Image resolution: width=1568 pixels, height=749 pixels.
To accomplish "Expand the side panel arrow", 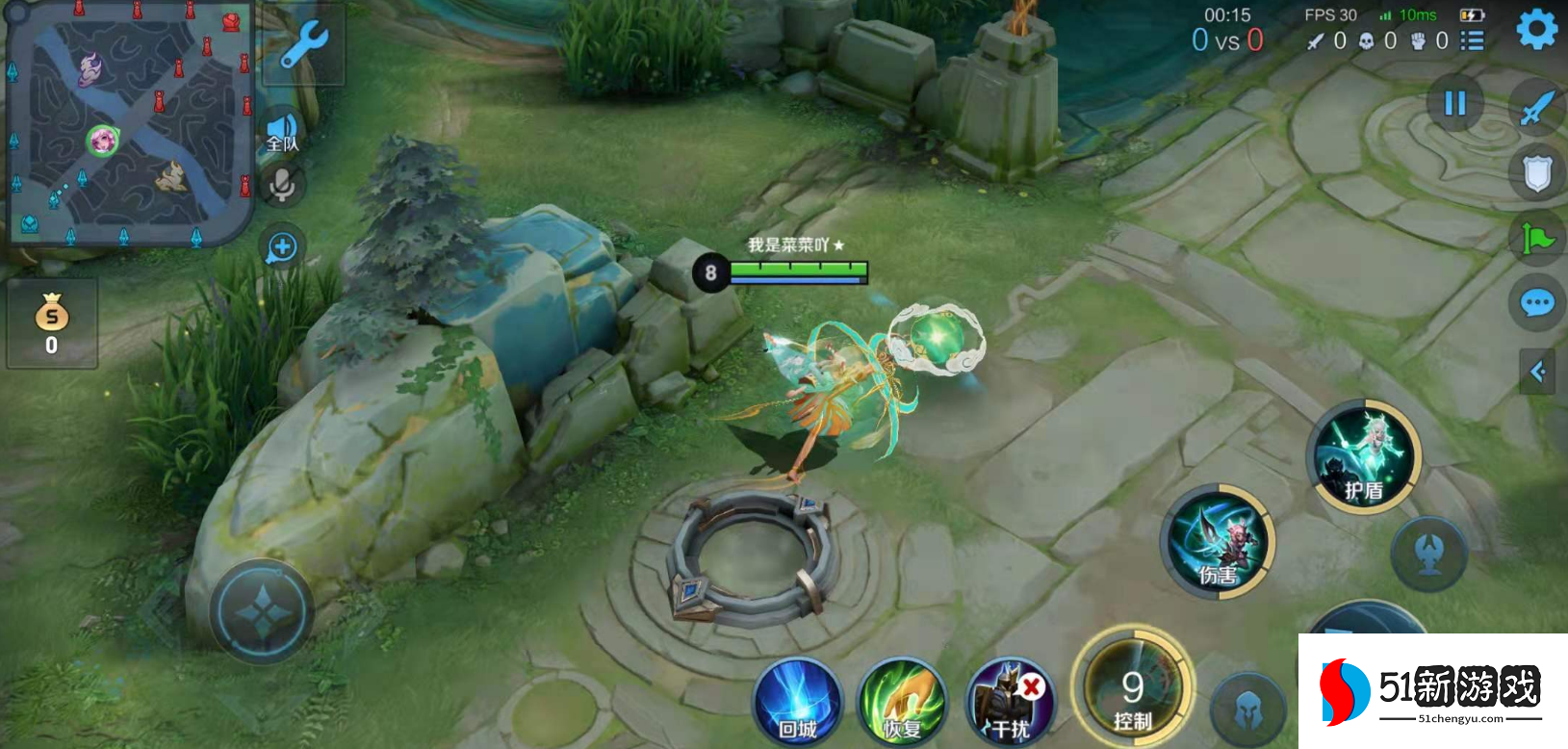I will 1537,372.
